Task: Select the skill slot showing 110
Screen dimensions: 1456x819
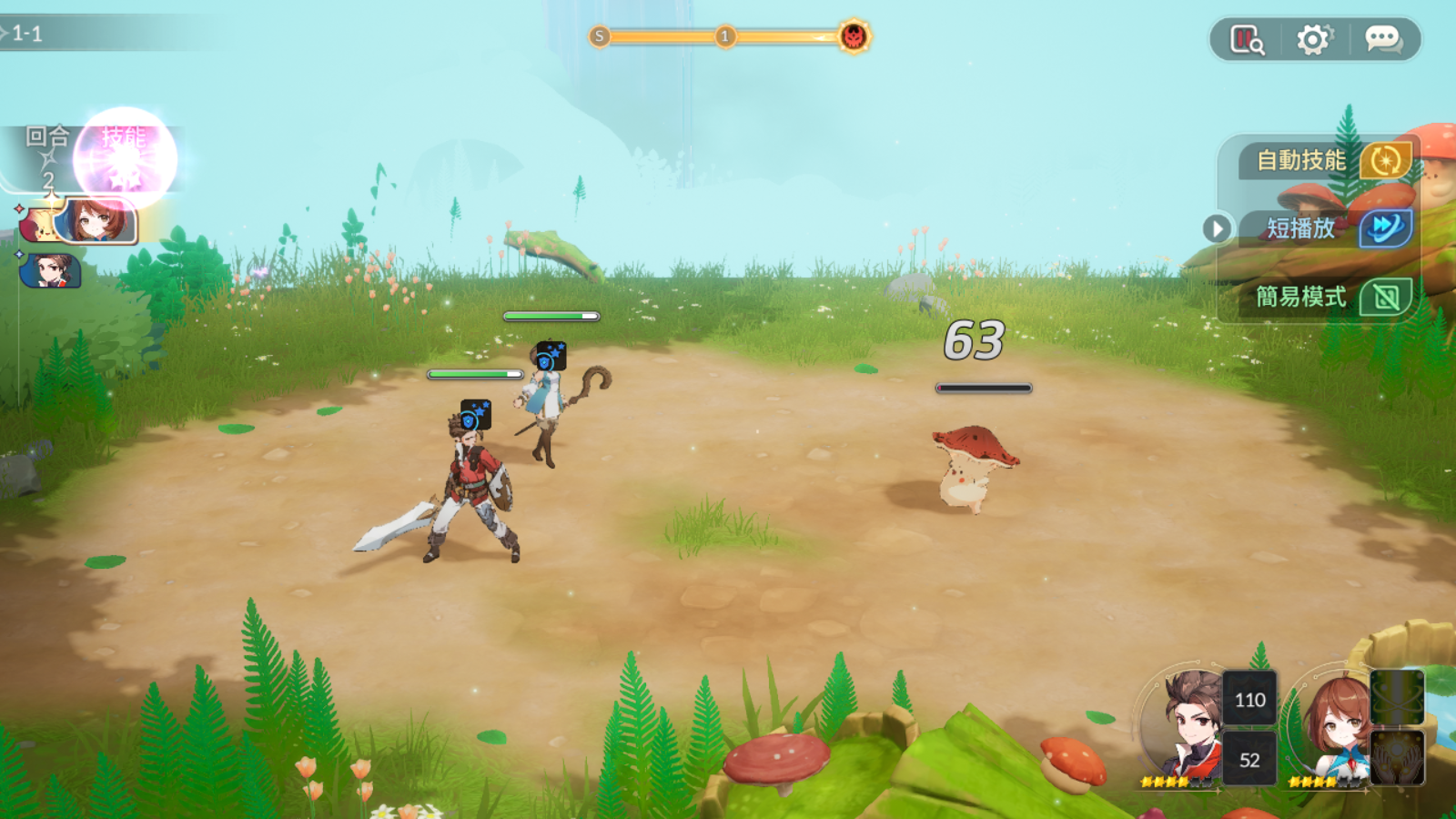Action: [x=1249, y=699]
